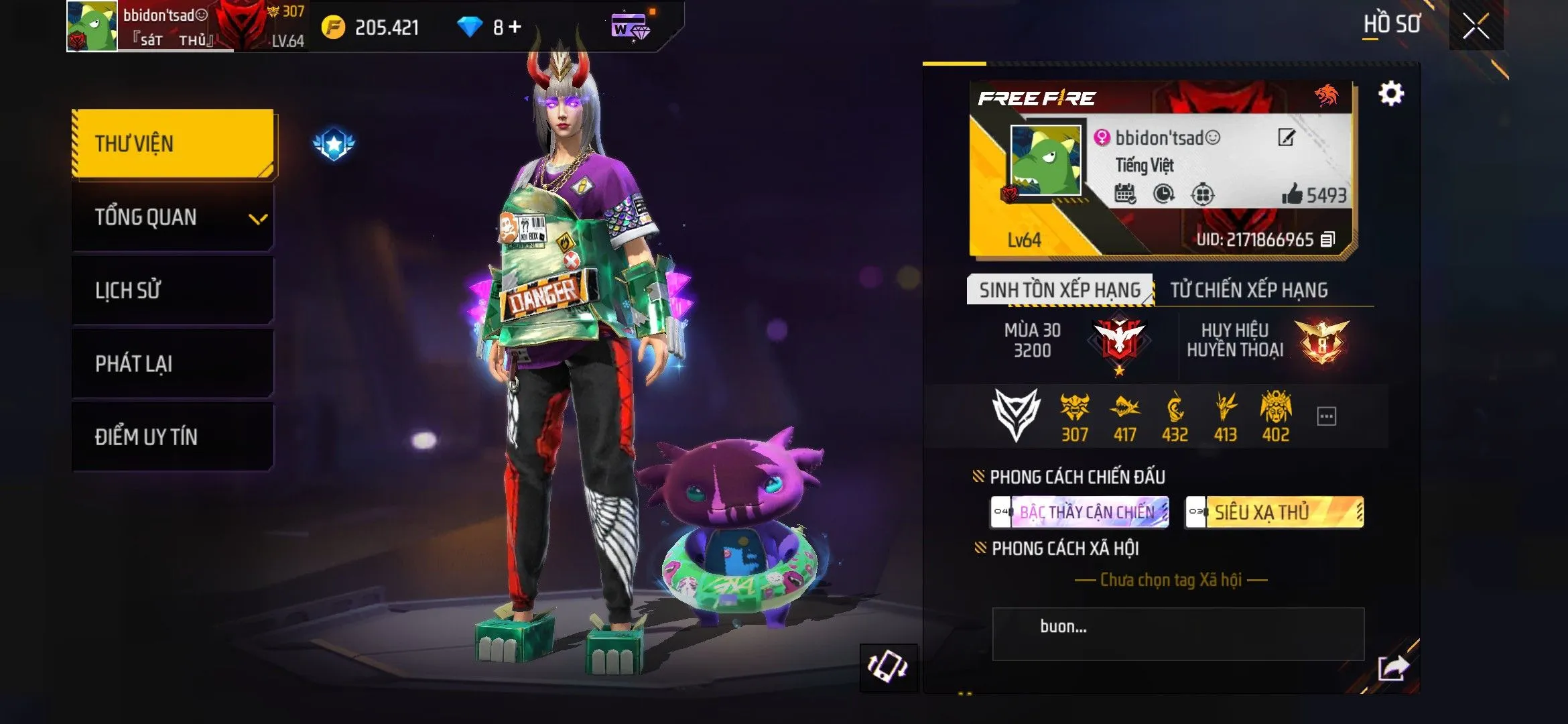Copy the UID number
Viewport: 1568px width, 724px height.
pyautogui.click(x=1328, y=239)
